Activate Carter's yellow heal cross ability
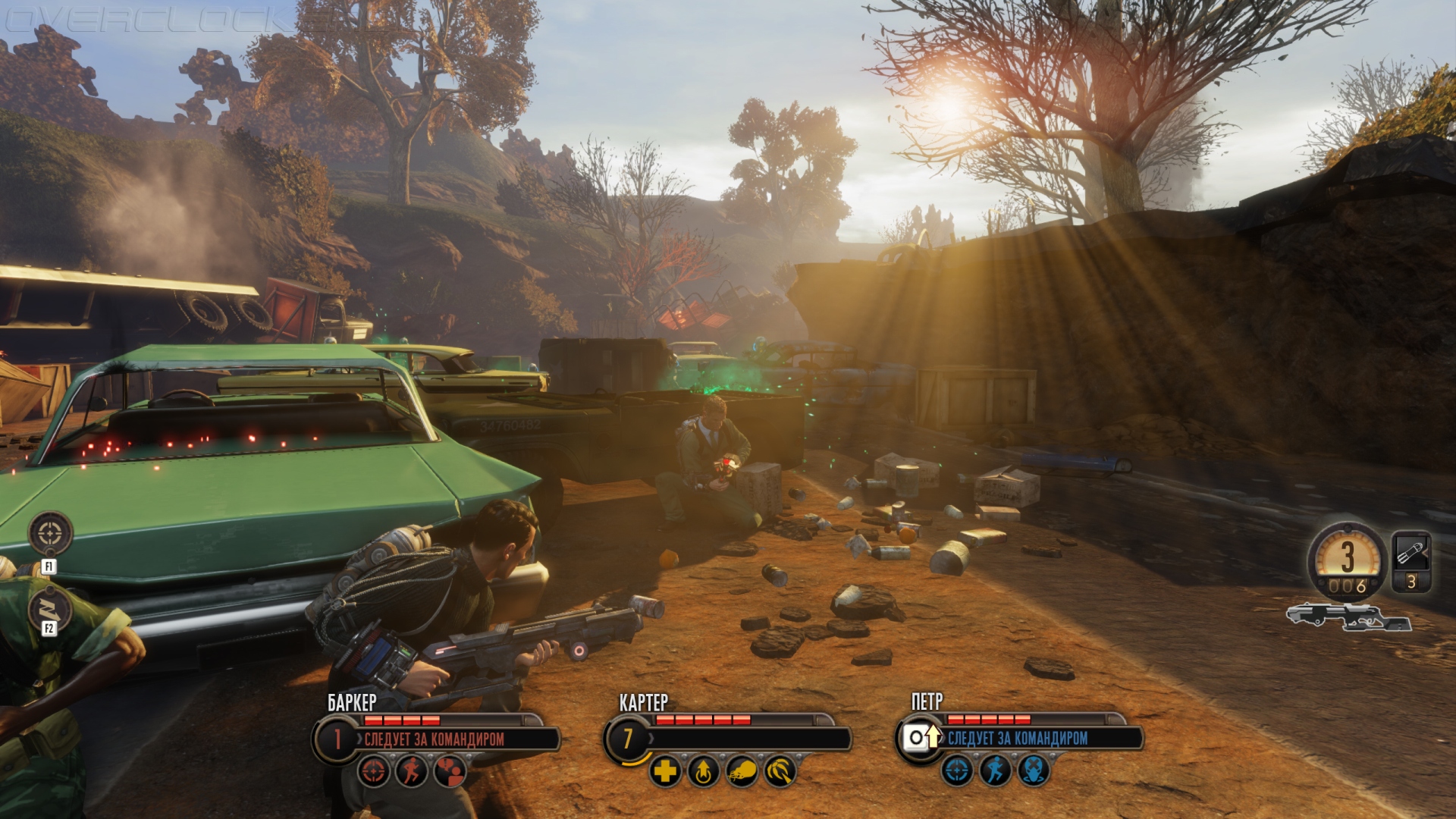Screen dimensions: 1456x819 [x=666, y=772]
